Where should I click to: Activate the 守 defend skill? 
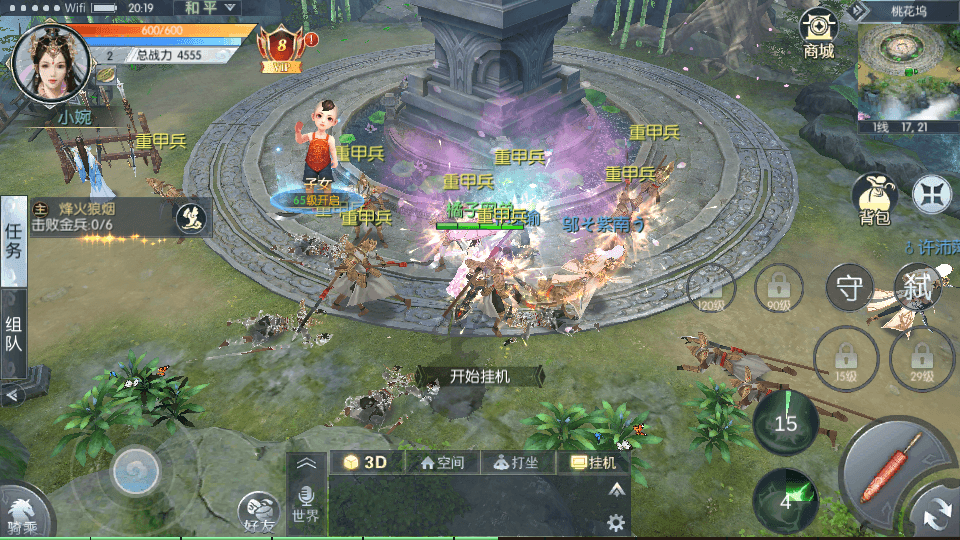[850, 289]
